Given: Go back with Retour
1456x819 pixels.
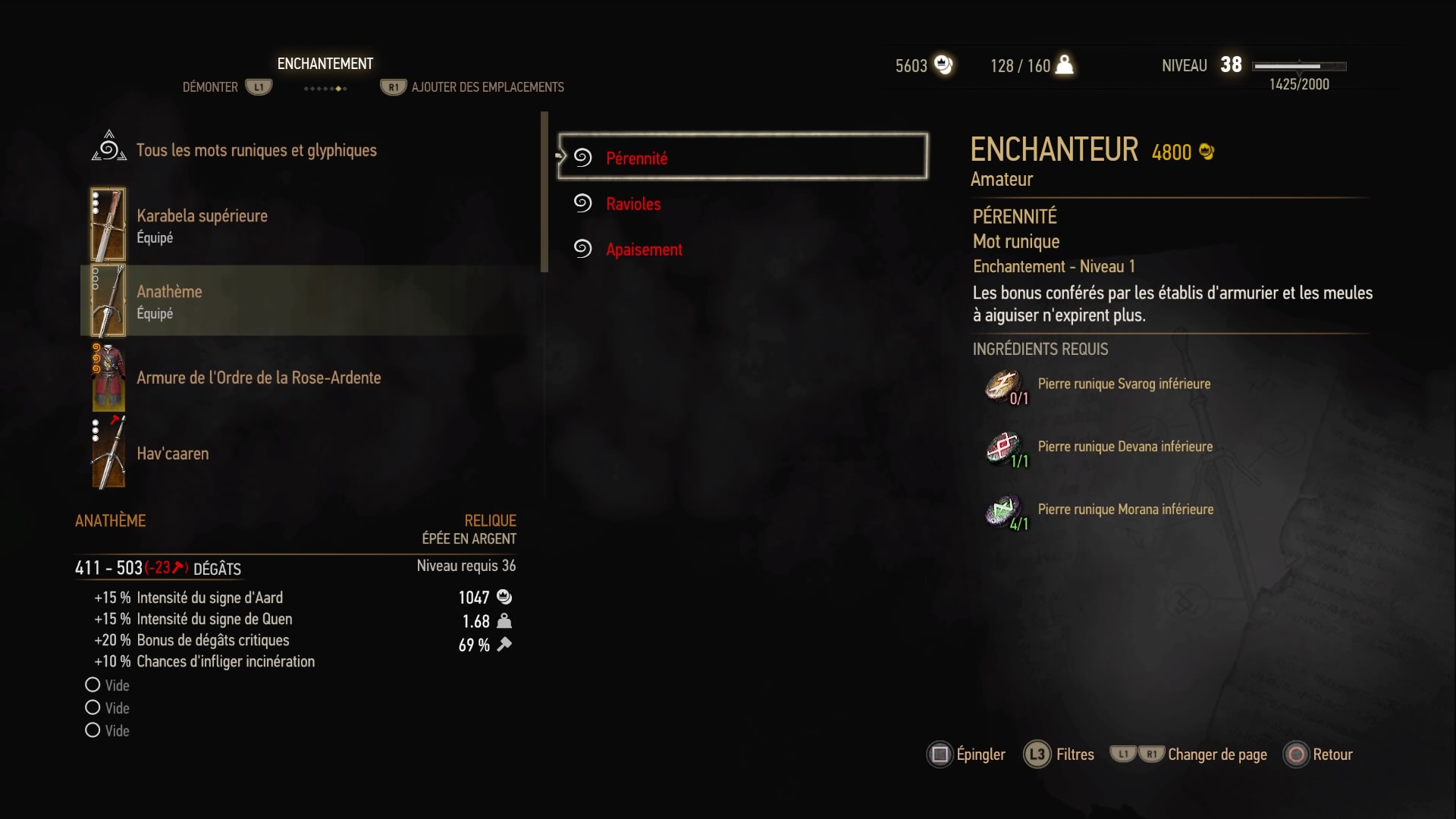Looking at the screenshot, I should click(x=1318, y=755).
